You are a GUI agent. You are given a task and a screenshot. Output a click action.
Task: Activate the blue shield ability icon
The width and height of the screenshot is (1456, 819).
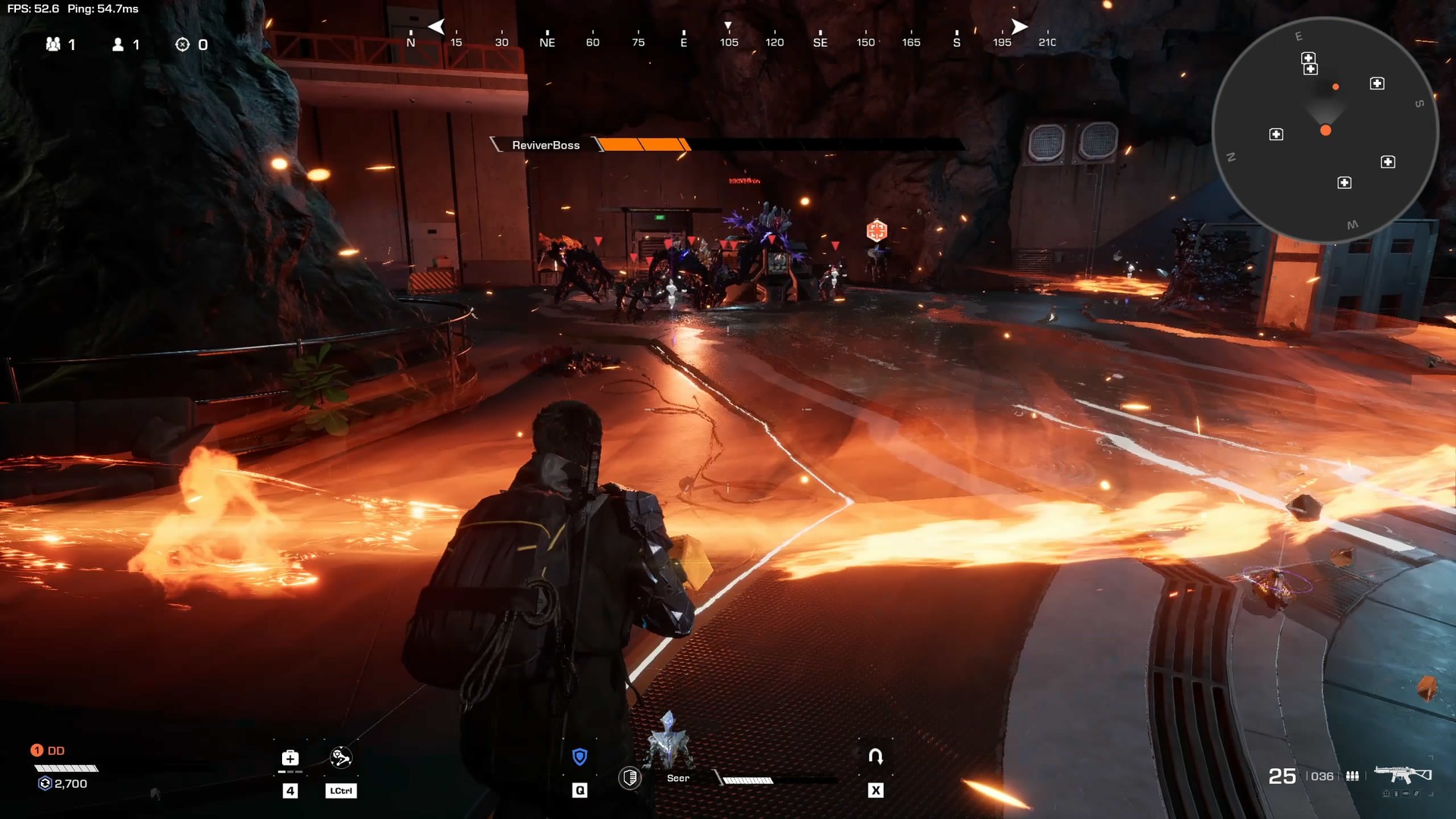point(580,757)
